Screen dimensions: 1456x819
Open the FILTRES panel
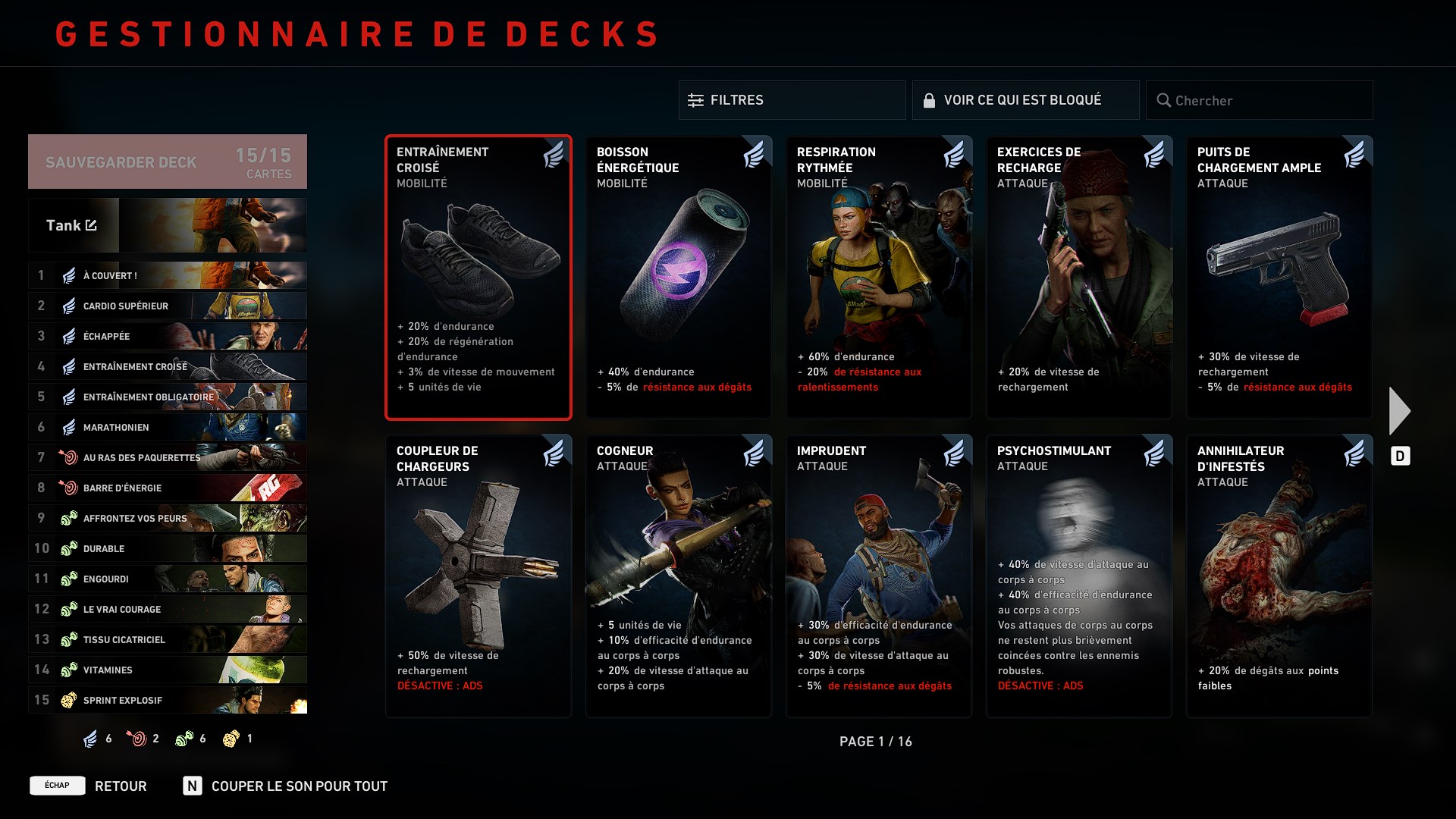[792, 99]
